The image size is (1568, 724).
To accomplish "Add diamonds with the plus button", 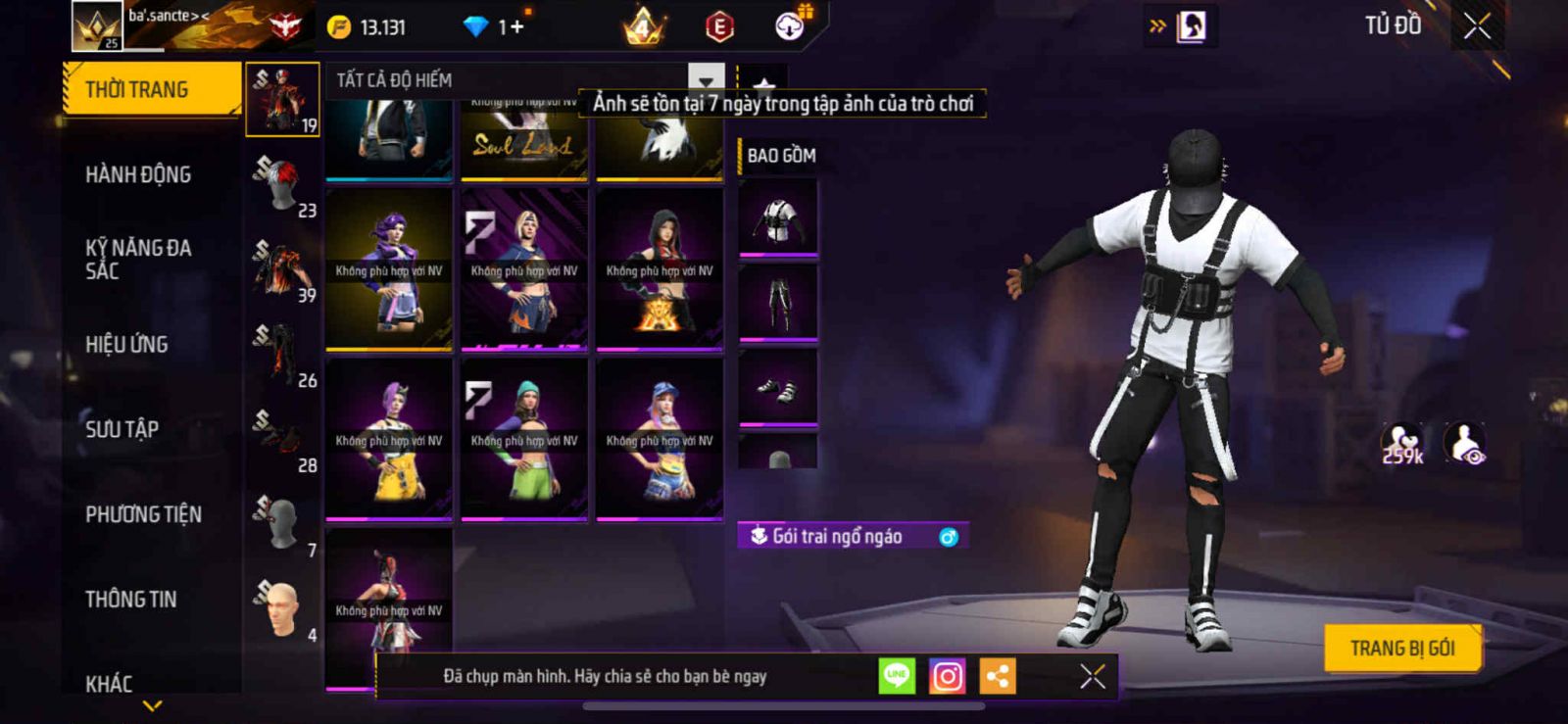I will coord(516,27).
